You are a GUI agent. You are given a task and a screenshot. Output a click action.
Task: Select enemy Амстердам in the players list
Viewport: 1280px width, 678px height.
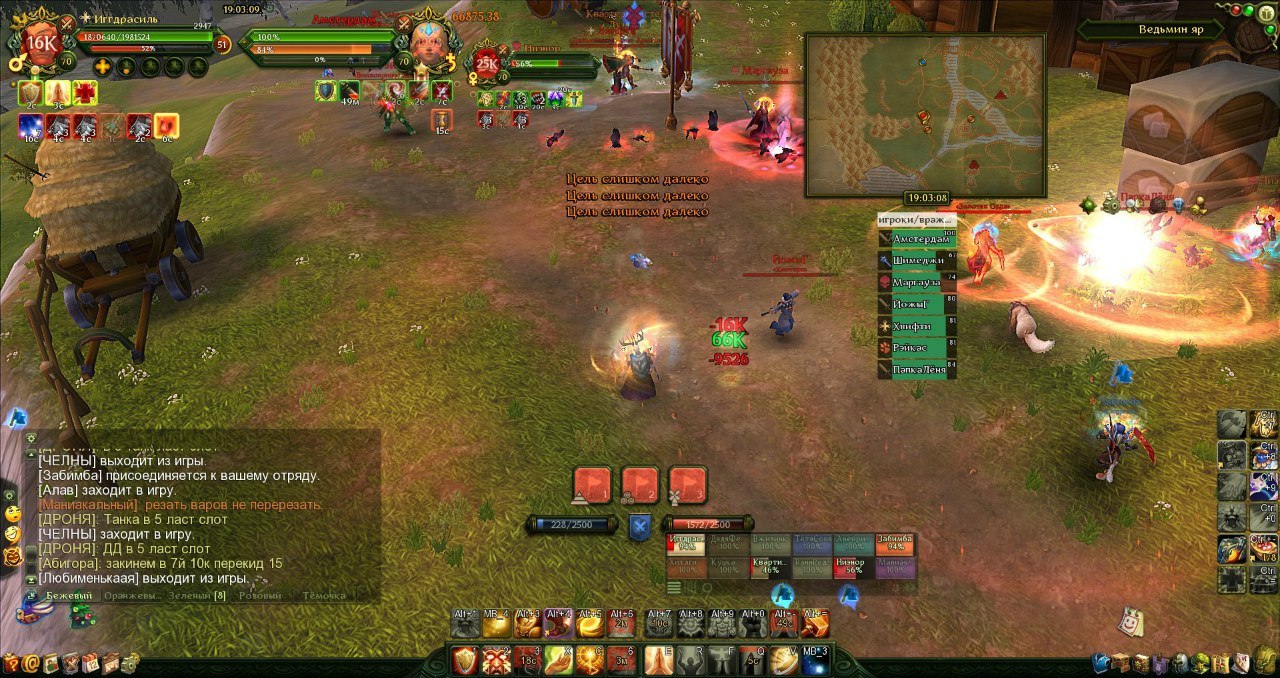click(x=917, y=239)
